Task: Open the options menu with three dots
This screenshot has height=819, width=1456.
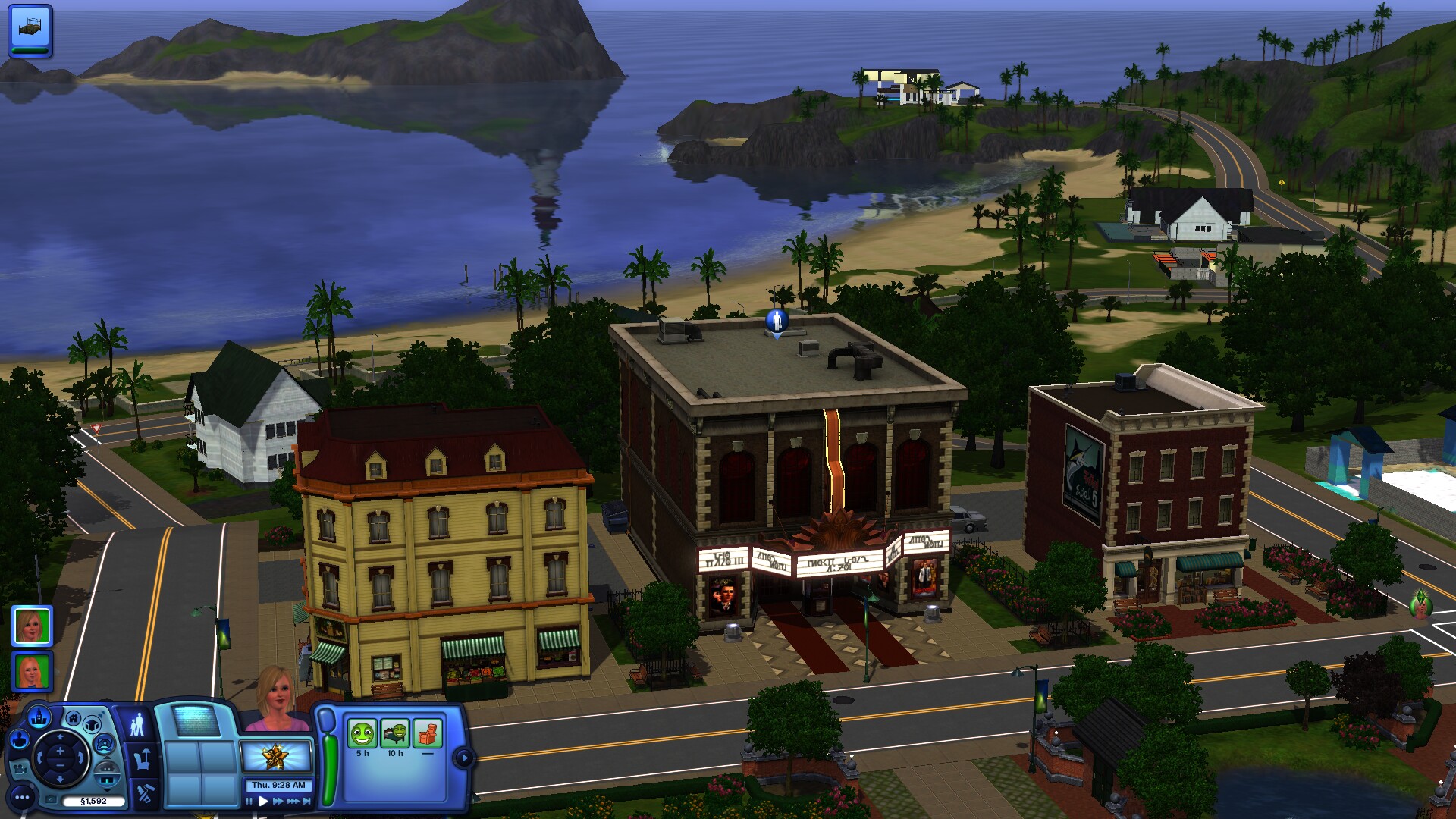Action: [23, 797]
